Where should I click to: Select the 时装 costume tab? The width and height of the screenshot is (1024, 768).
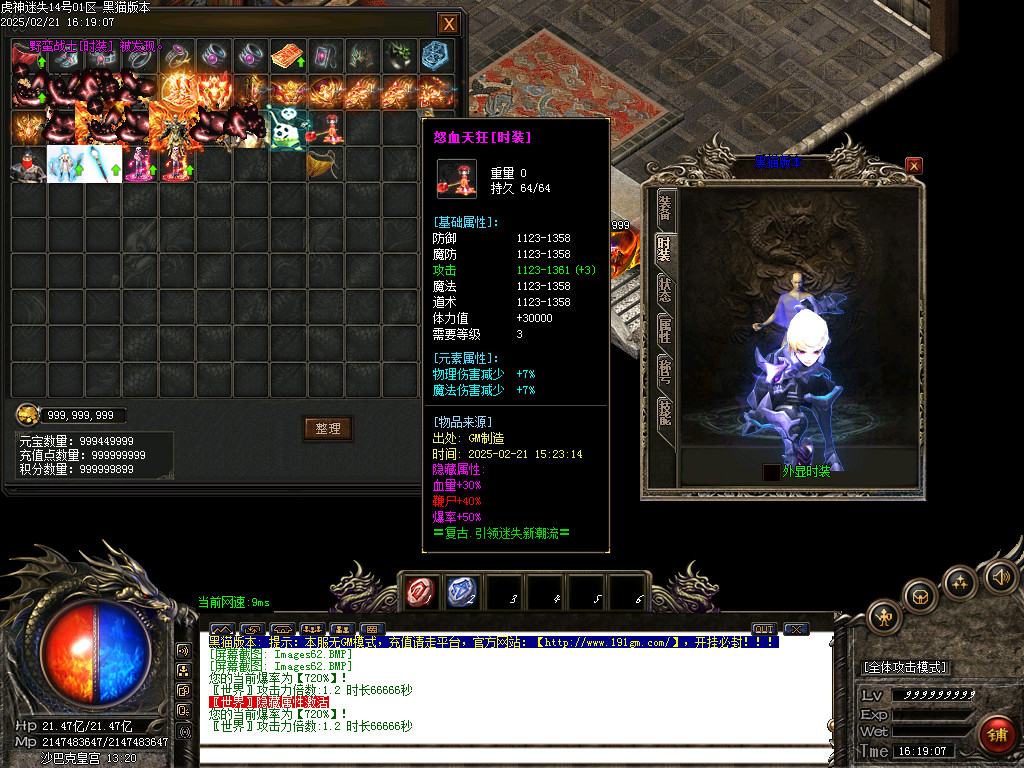(x=664, y=250)
